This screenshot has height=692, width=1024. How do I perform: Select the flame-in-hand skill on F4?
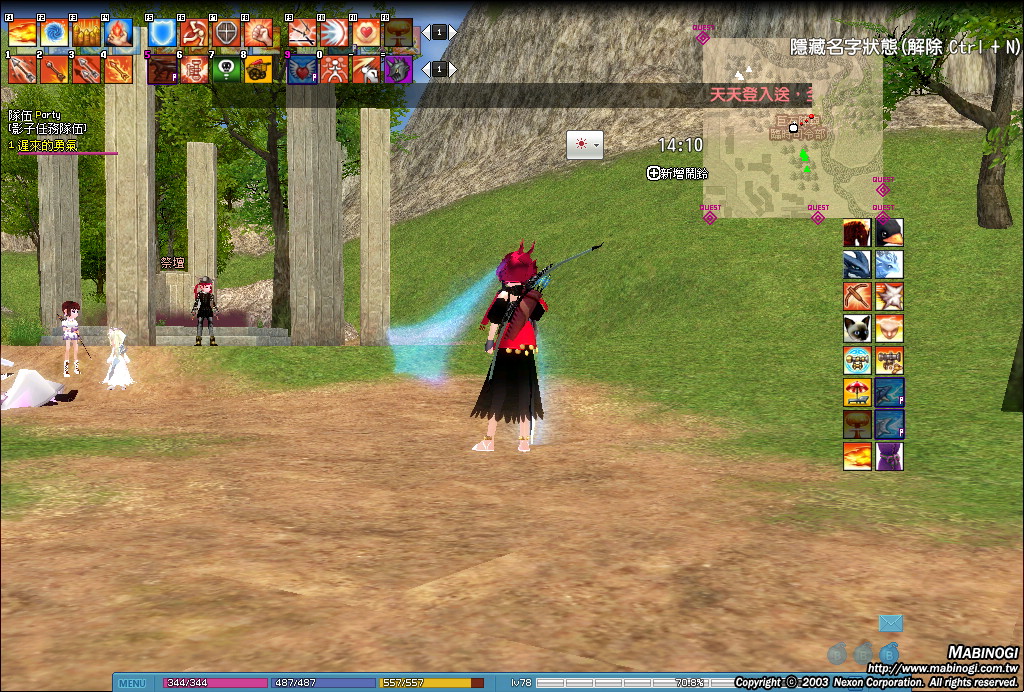pyautogui.click(x=118, y=32)
